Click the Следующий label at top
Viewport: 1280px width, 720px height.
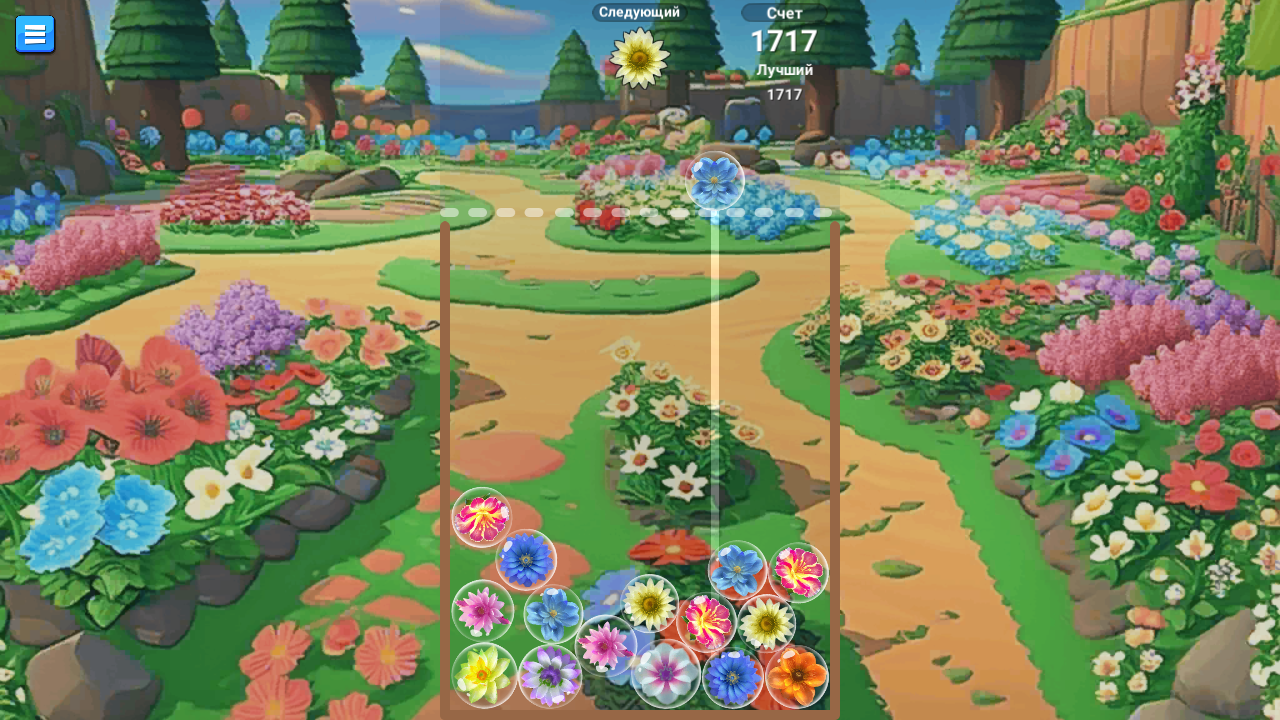point(638,12)
